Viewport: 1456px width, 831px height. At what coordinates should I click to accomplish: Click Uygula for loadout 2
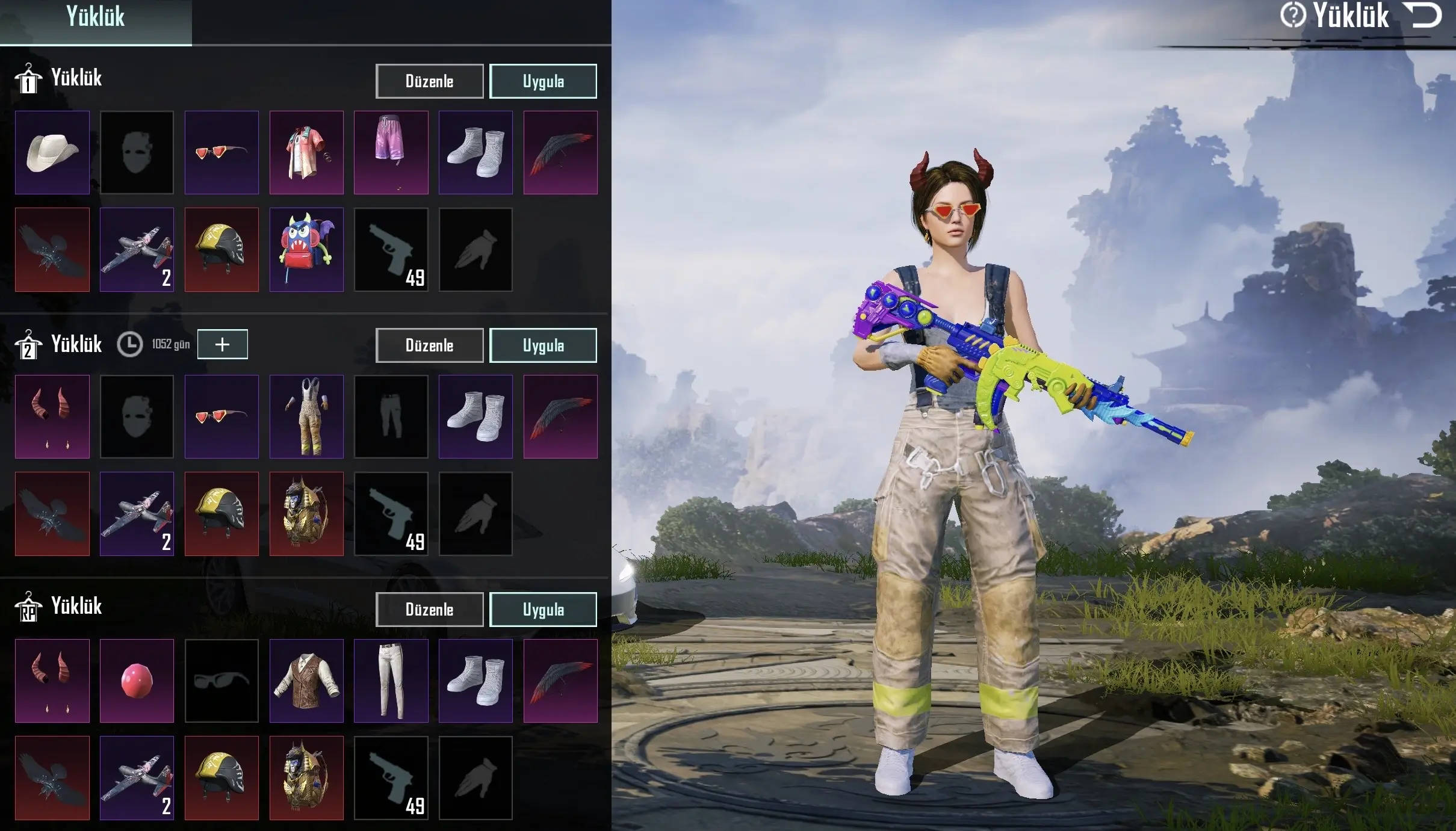coord(543,345)
